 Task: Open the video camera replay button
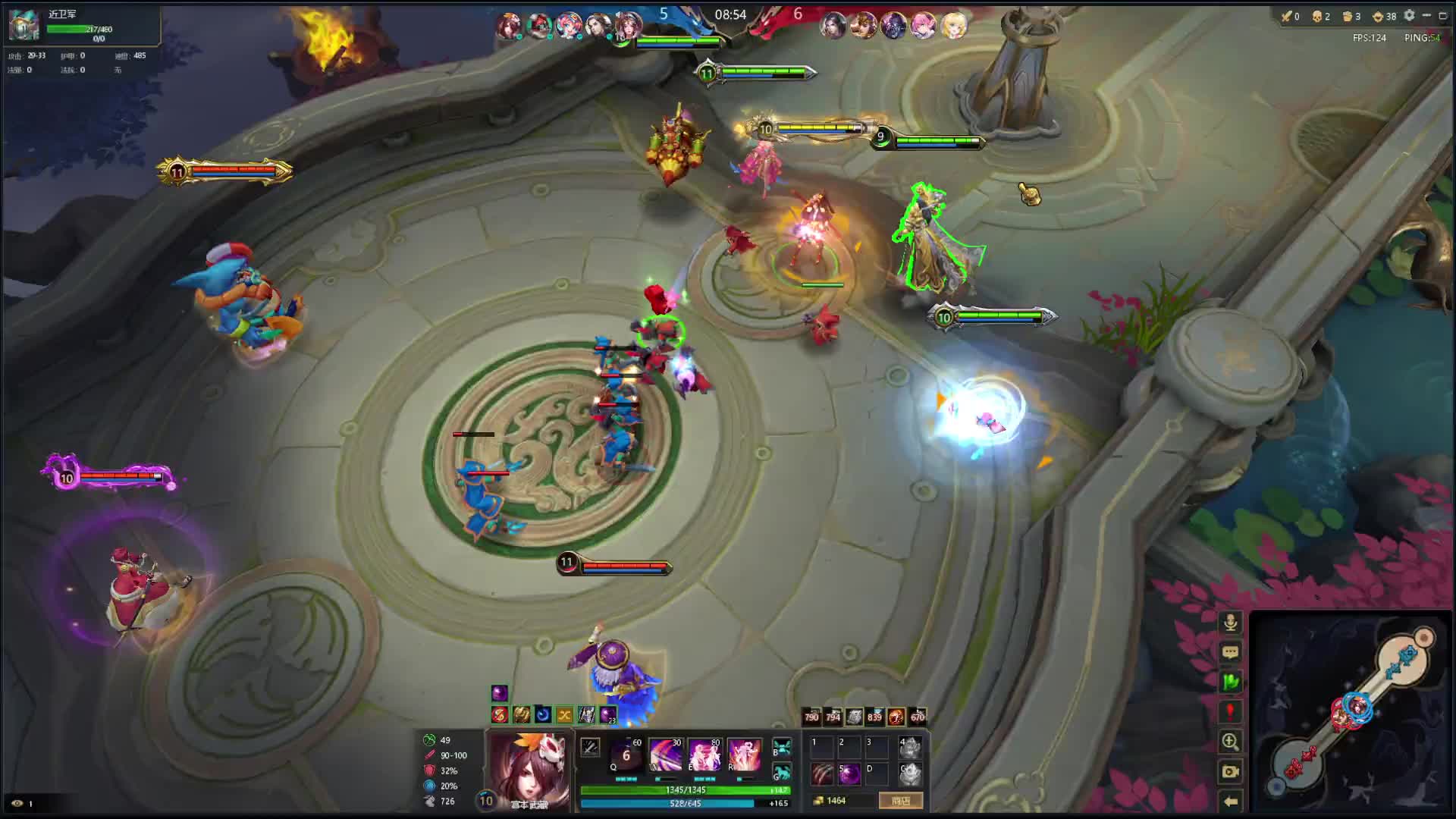1230,771
